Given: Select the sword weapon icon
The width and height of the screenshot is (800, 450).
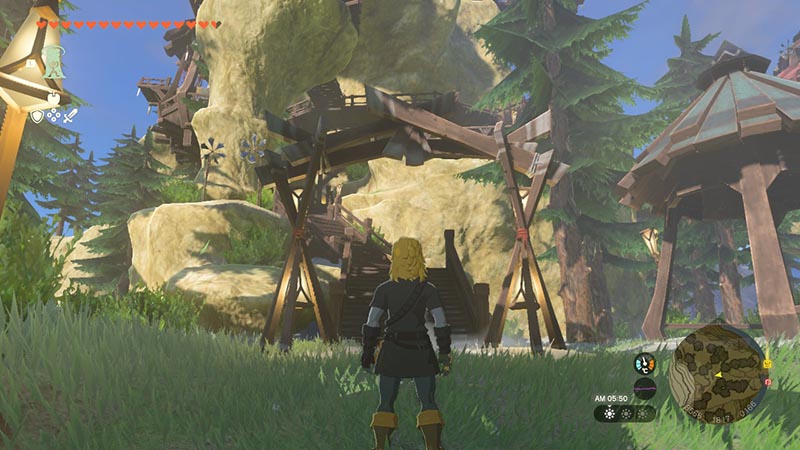Looking at the screenshot, I should coord(72,116).
